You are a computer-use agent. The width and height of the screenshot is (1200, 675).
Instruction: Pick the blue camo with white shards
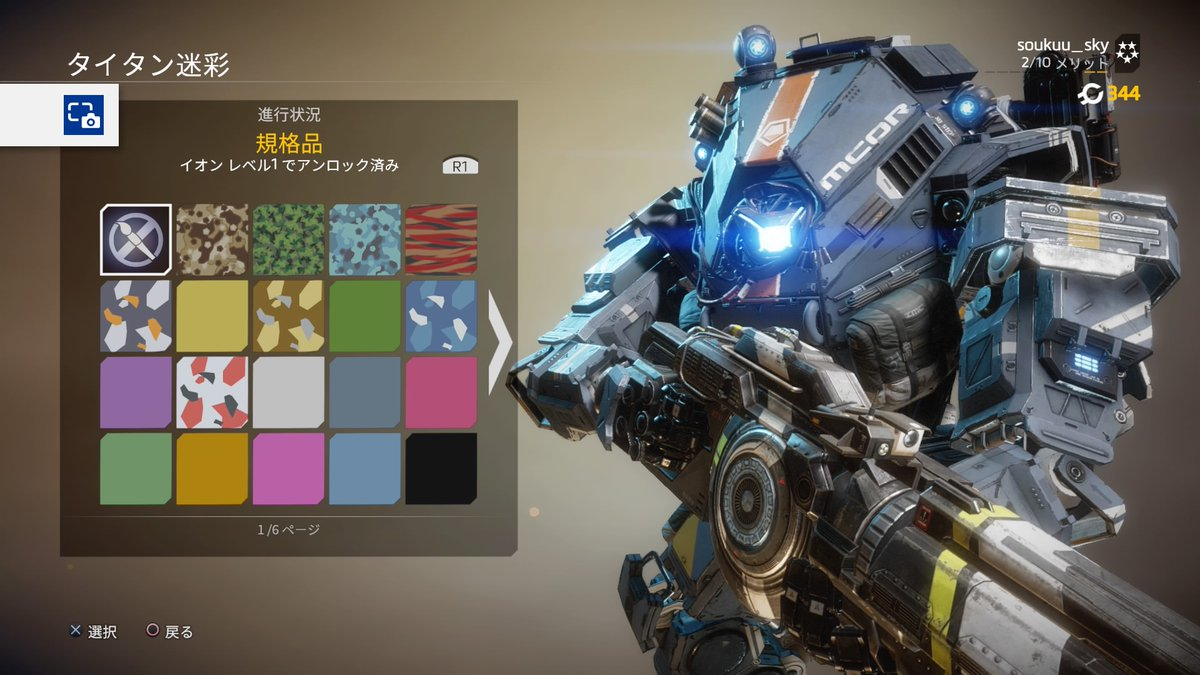(441, 316)
